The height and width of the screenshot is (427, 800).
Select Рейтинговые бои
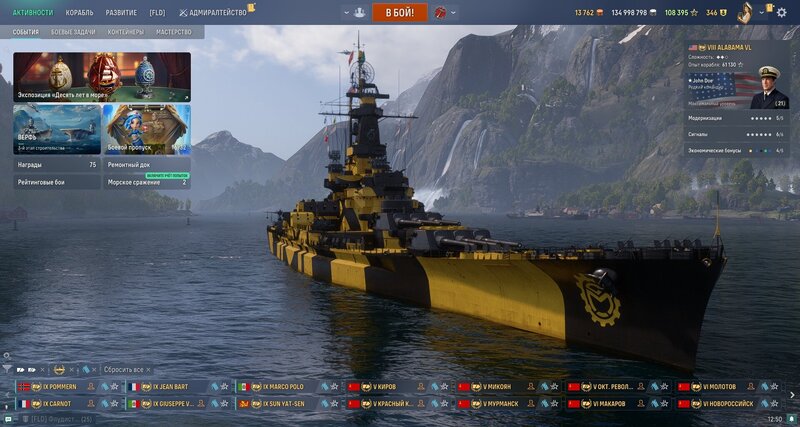pyautogui.click(x=57, y=182)
